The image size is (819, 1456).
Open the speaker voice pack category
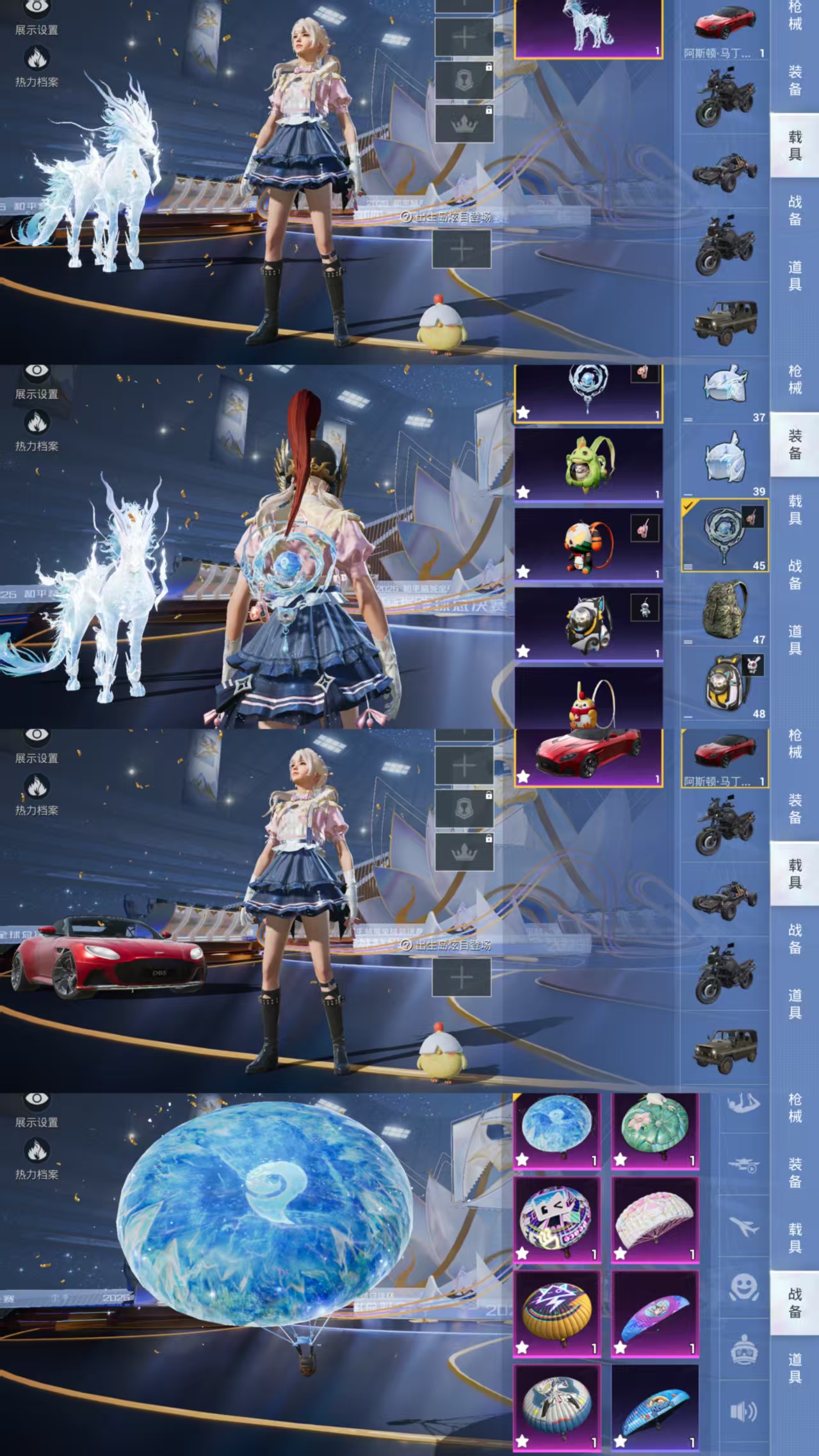point(744,1411)
